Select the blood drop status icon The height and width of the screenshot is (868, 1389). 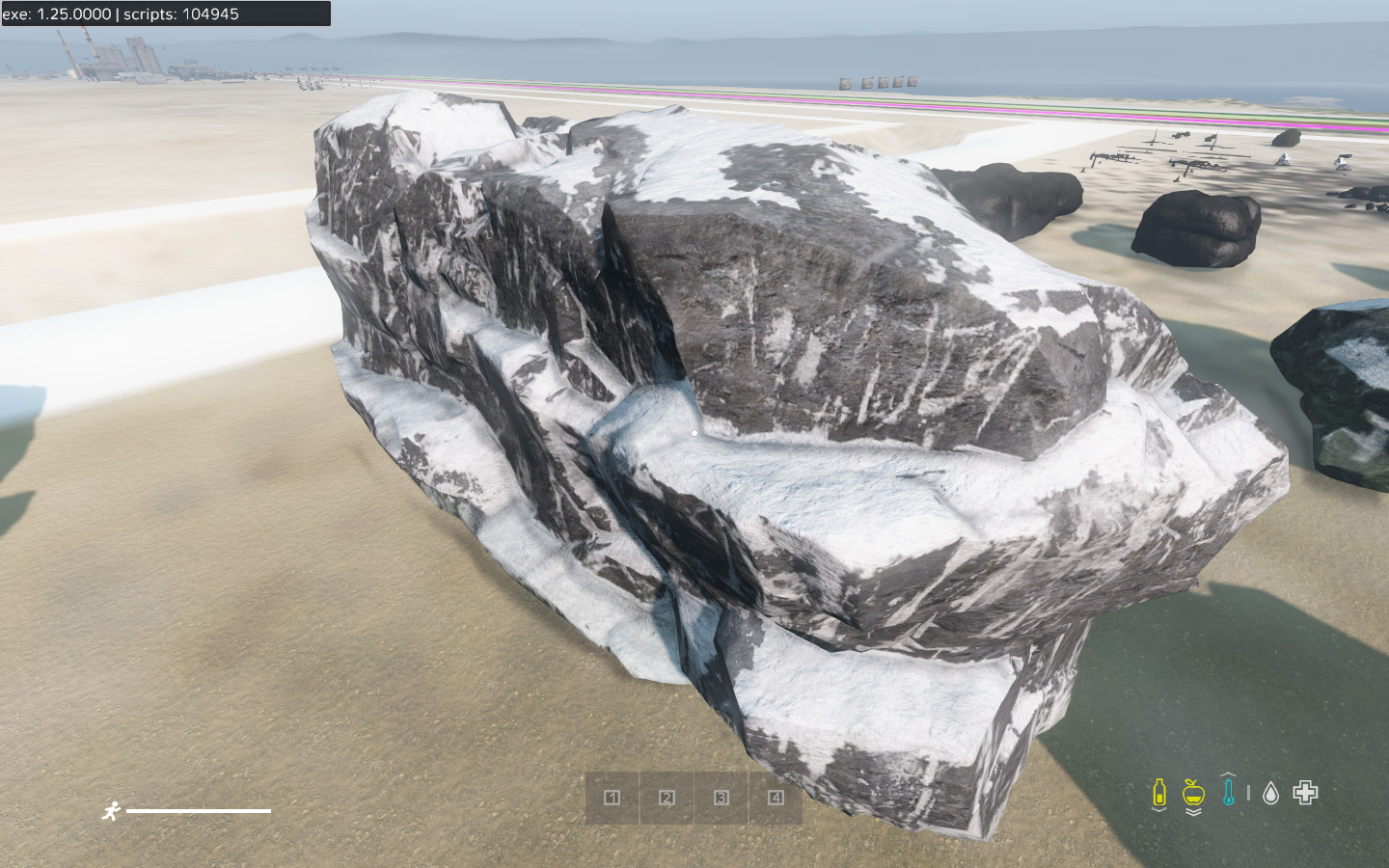[x=1270, y=793]
